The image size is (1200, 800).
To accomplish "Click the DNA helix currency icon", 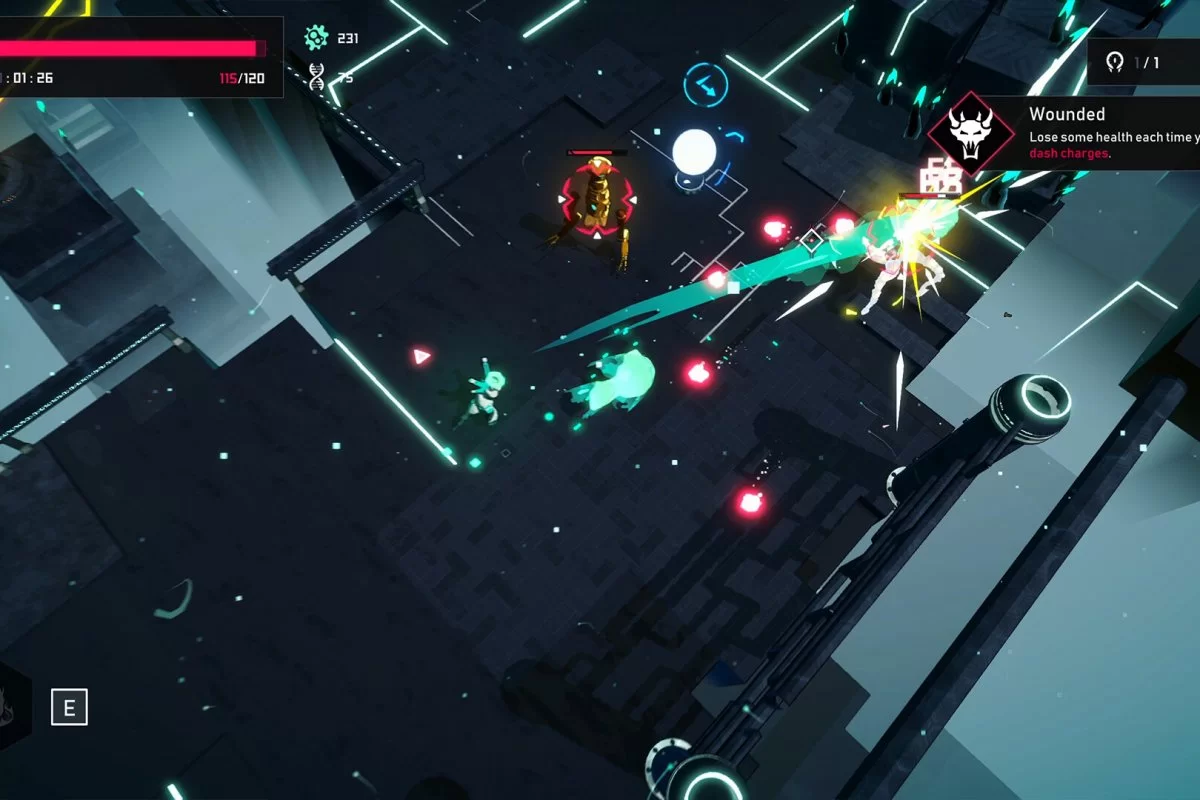I will (317, 76).
